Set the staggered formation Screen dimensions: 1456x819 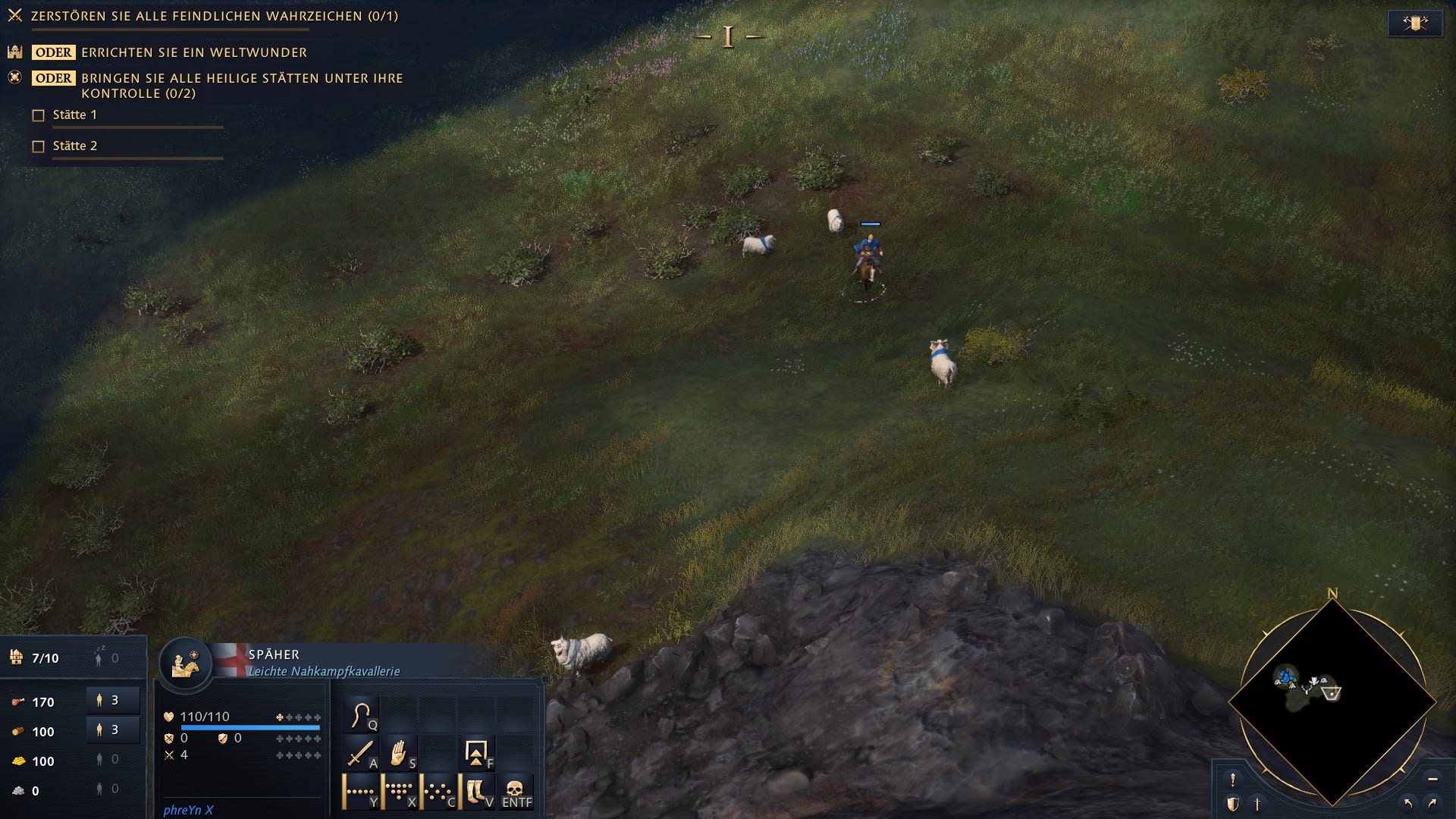pyautogui.click(x=438, y=792)
